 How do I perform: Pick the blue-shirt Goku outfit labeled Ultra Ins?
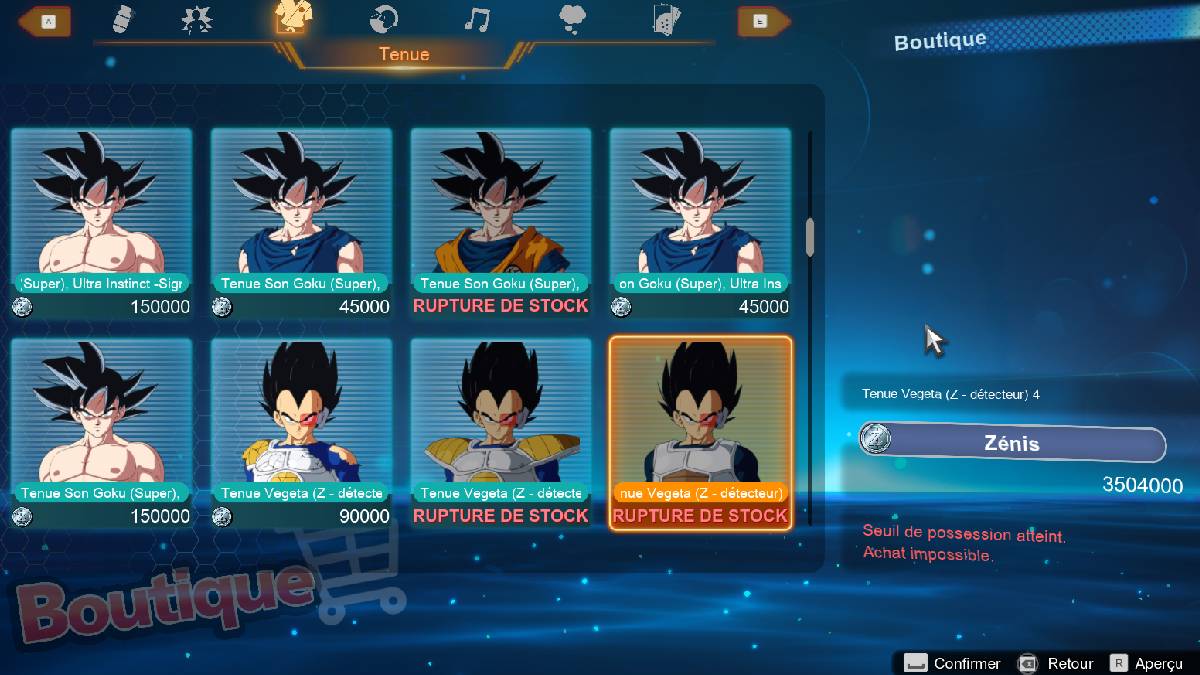pos(700,222)
